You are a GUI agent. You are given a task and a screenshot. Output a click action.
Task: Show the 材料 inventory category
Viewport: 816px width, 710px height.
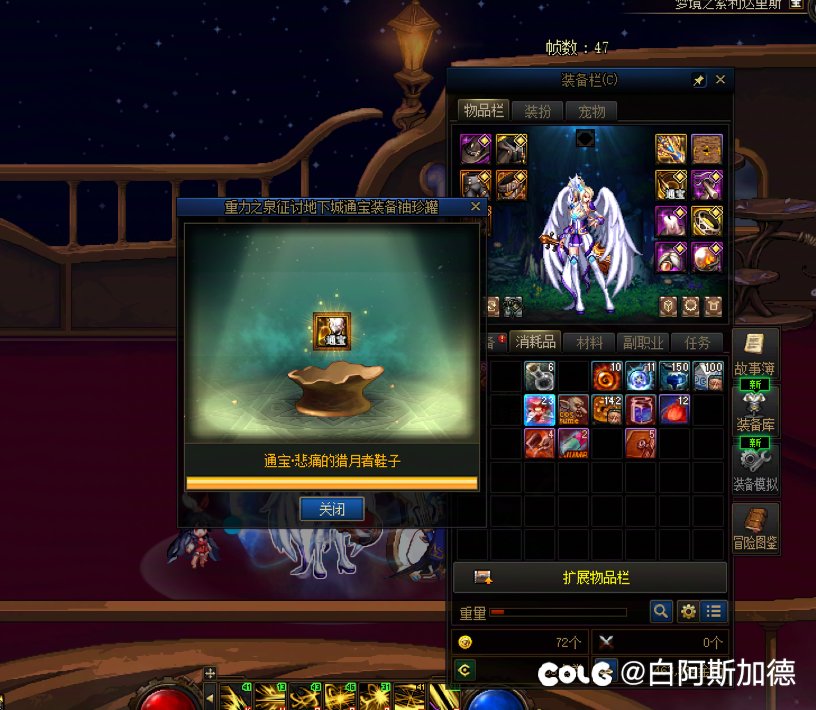pos(589,342)
